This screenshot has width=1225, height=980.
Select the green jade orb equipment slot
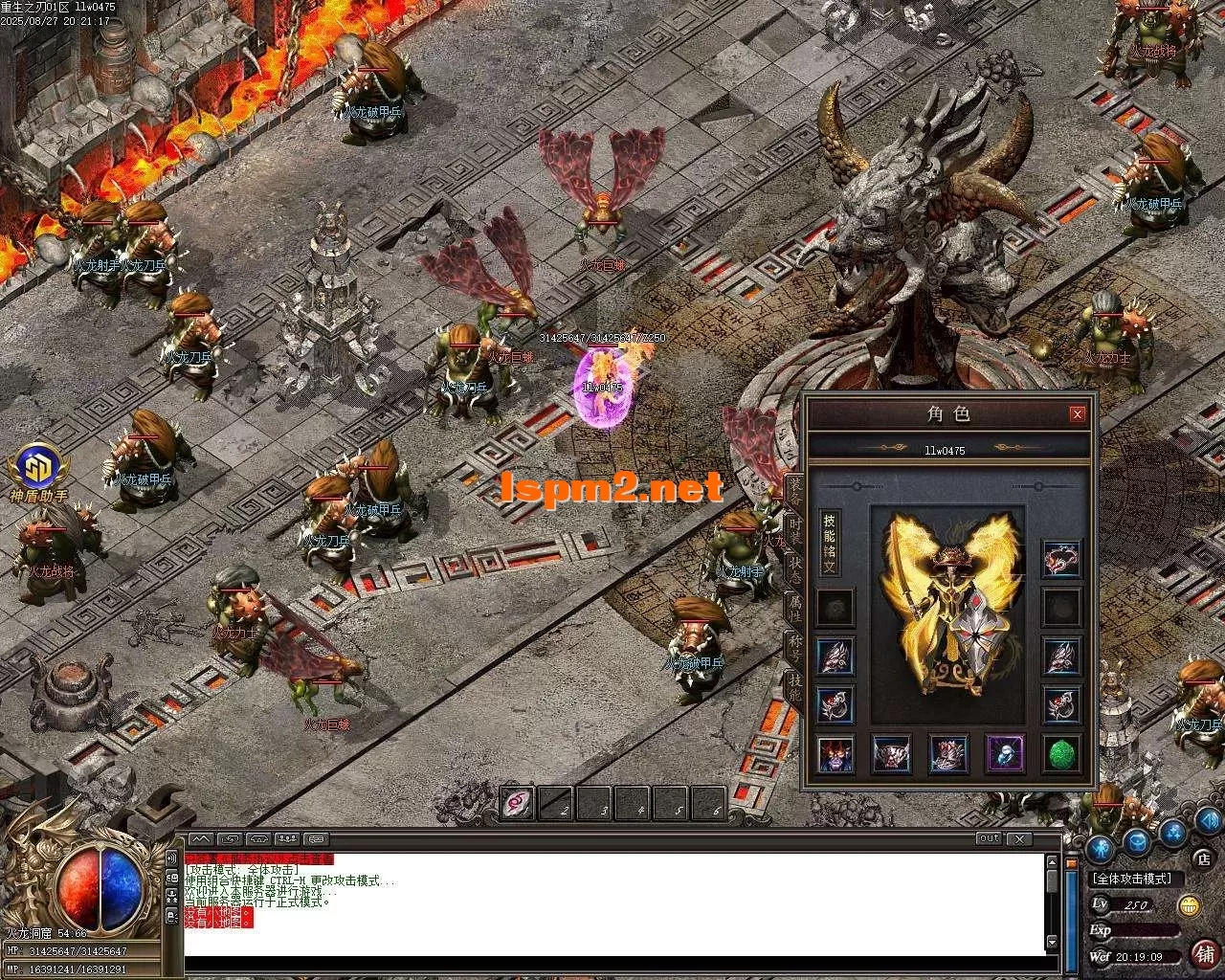coord(1061,754)
